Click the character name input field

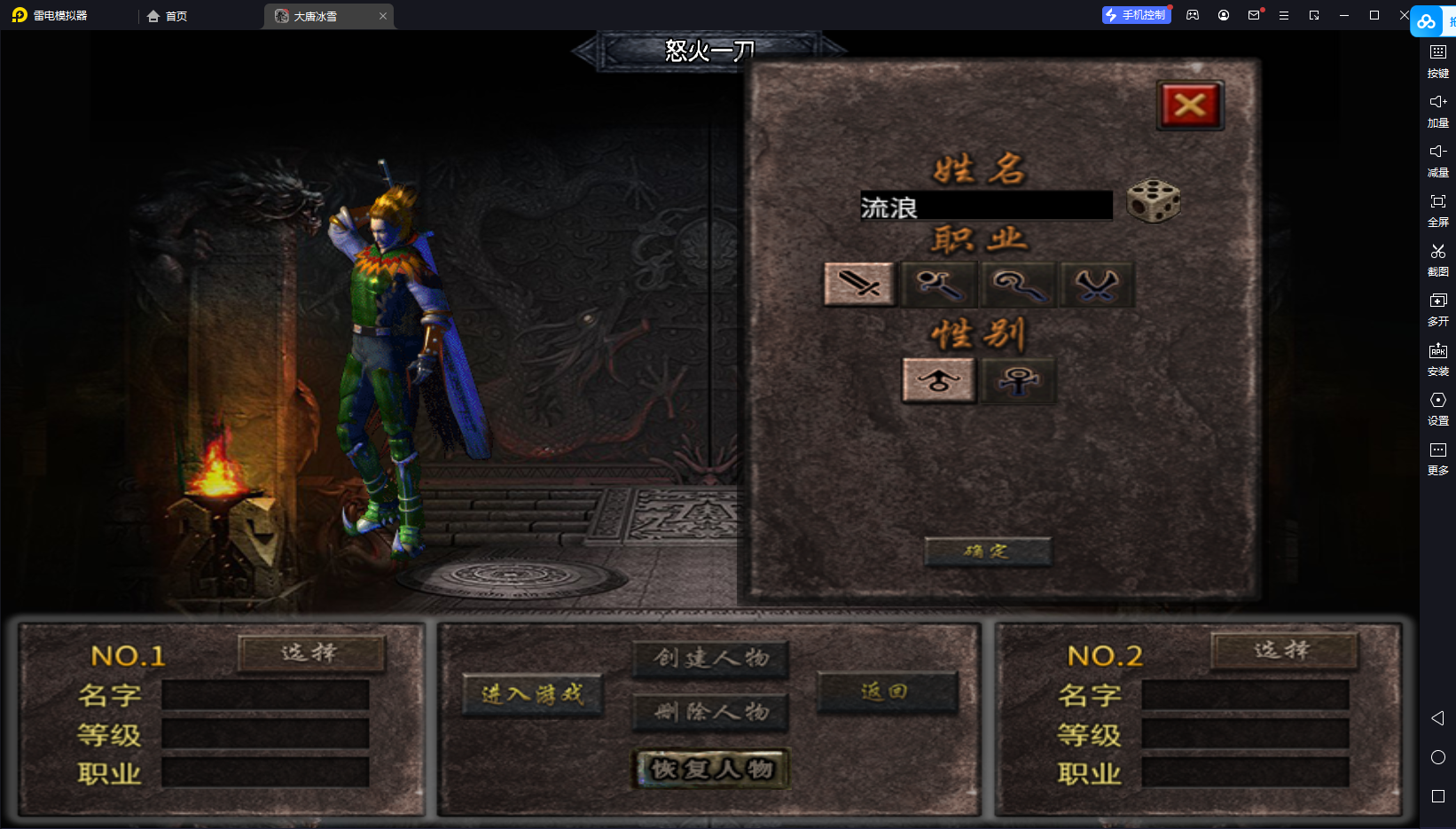(x=985, y=207)
